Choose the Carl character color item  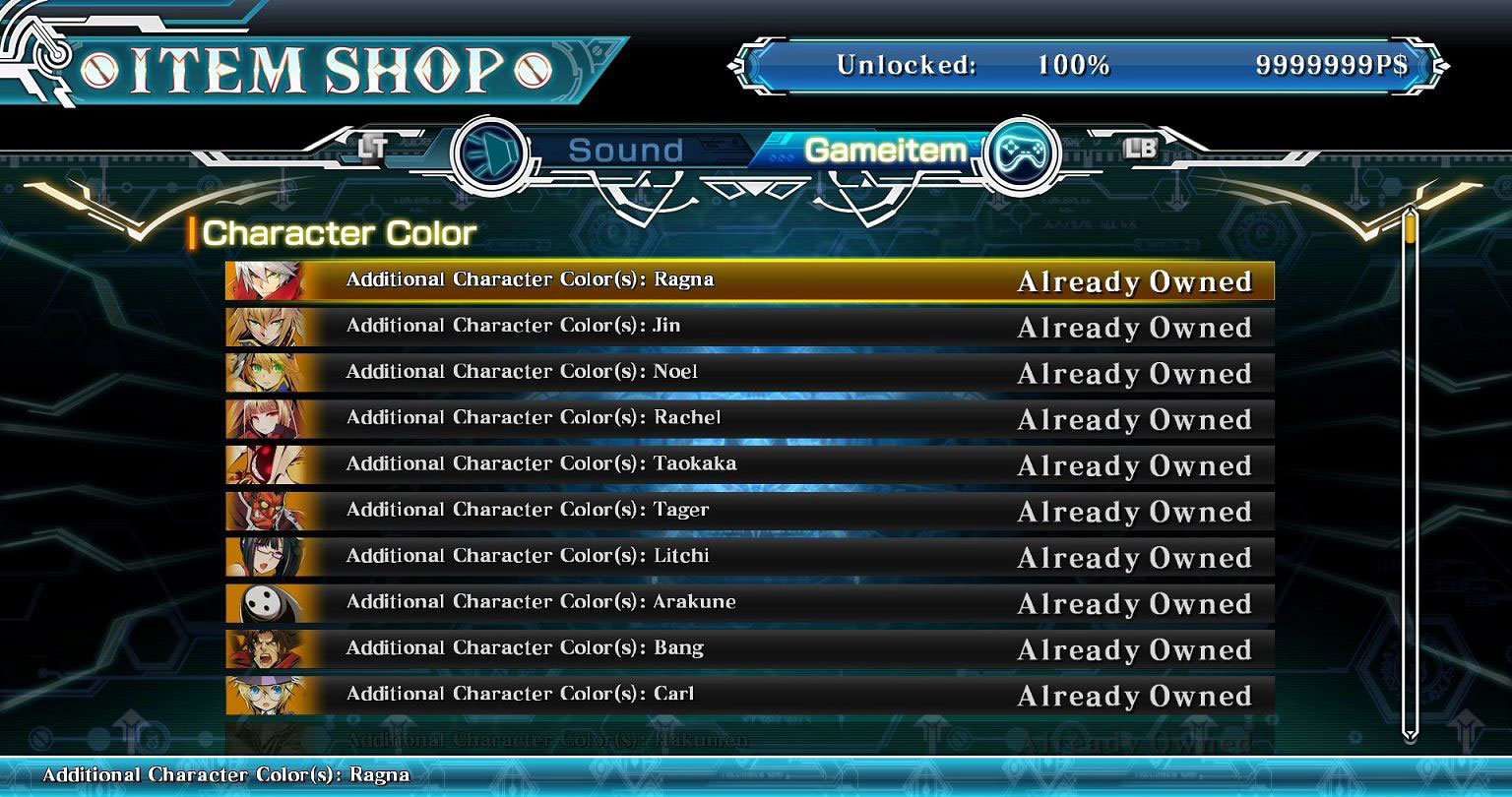click(748, 695)
